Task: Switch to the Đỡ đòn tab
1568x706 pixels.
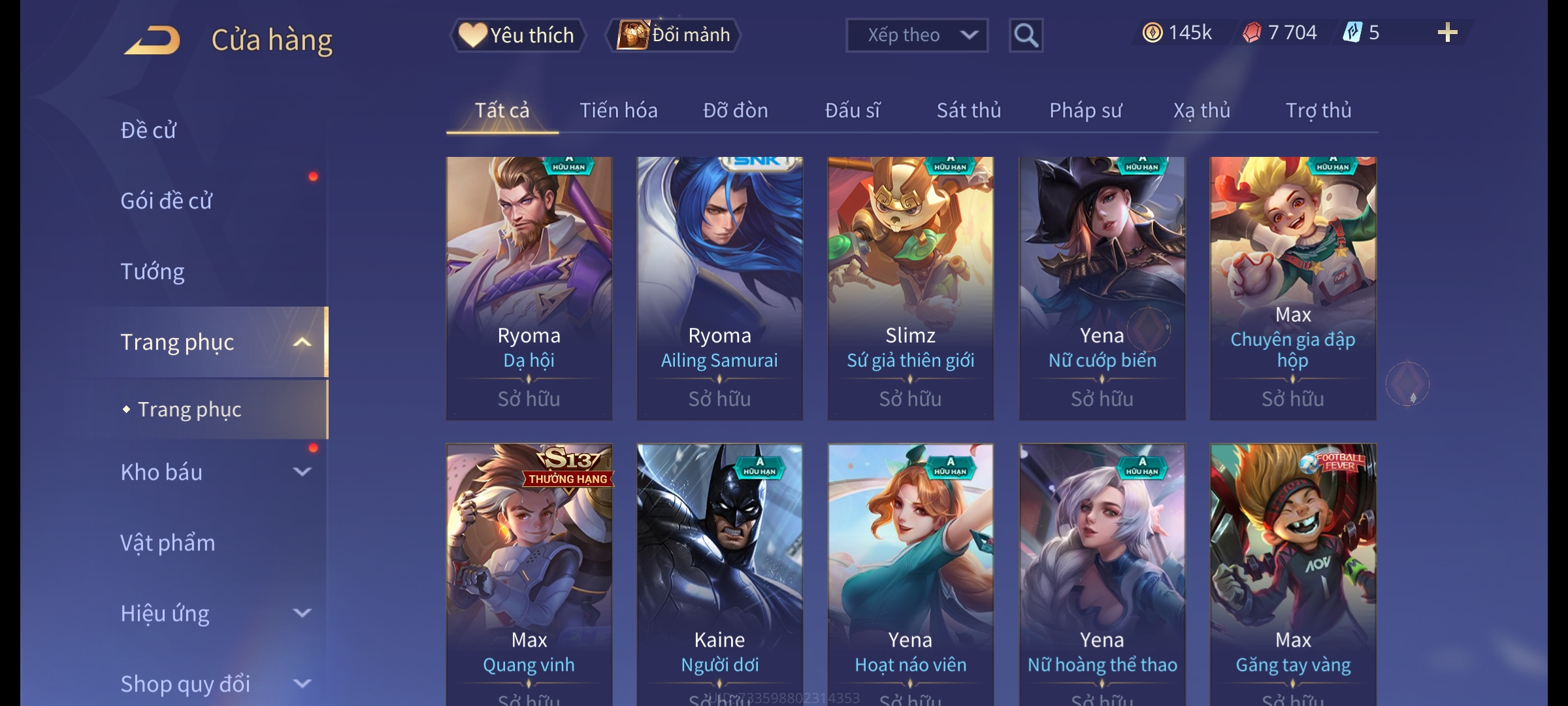Action: tap(735, 110)
